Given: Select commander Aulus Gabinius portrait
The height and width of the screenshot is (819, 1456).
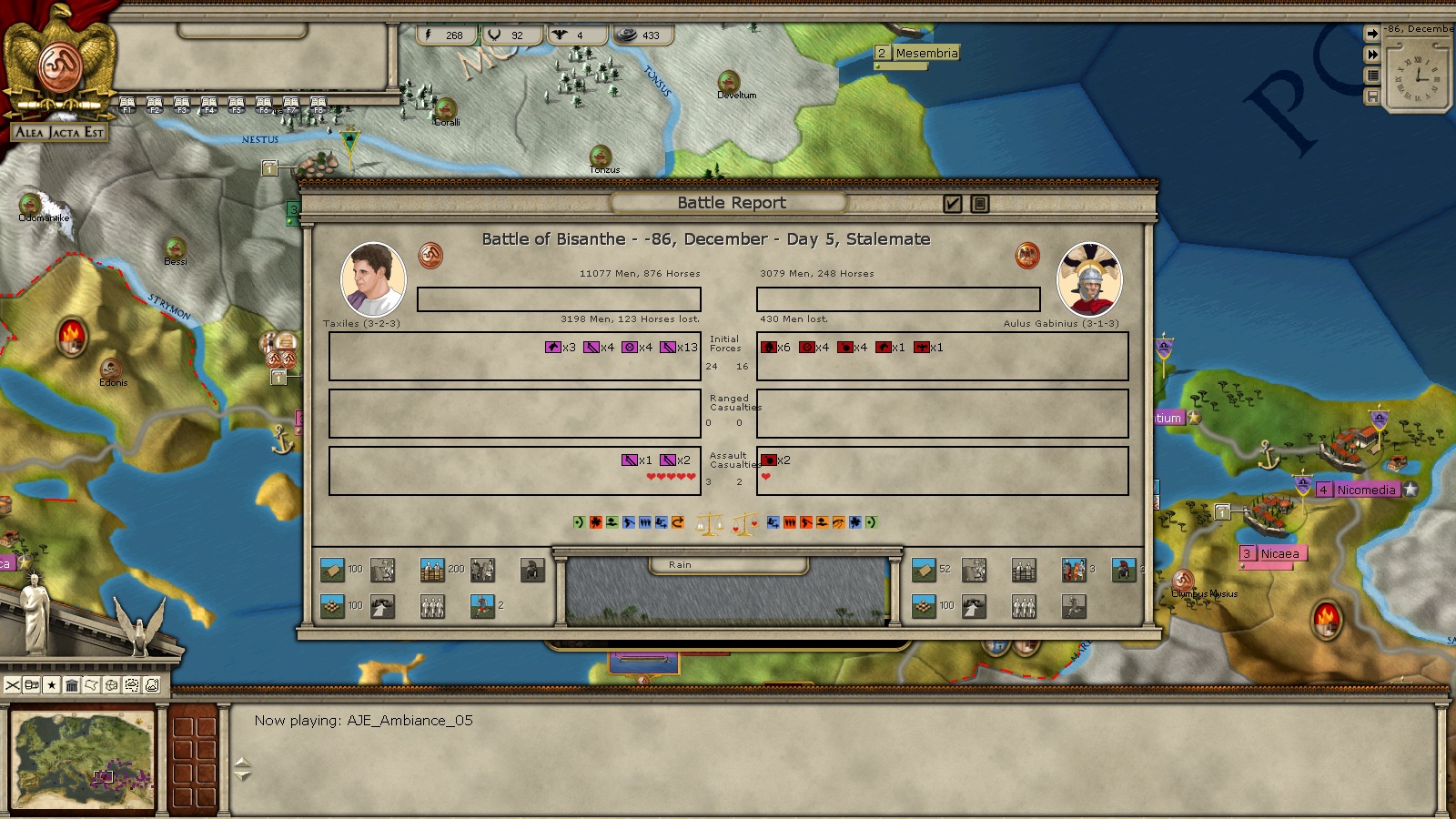Looking at the screenshot, I should [x=1088, y=279].
